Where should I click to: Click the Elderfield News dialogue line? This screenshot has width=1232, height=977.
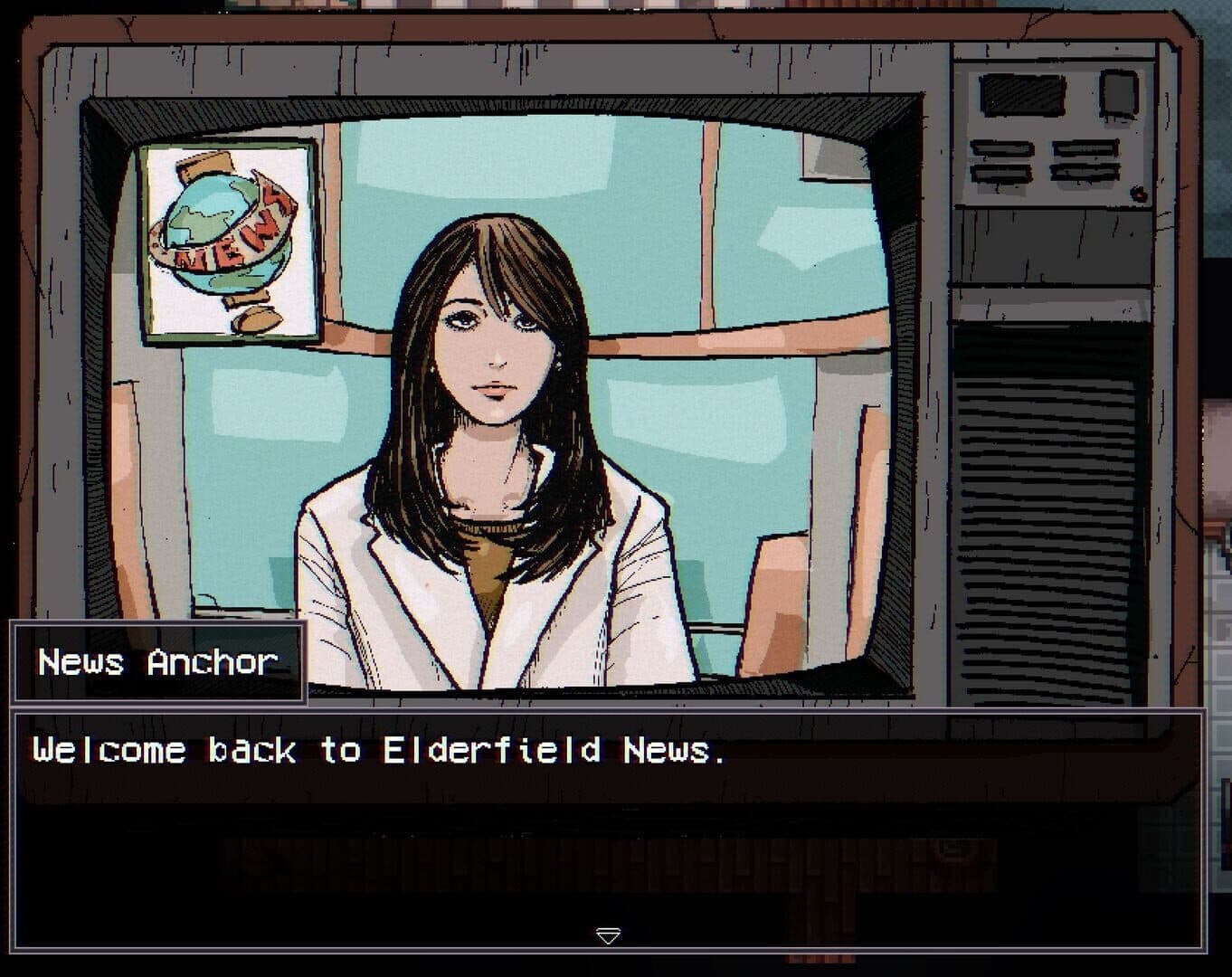(380, 750)
